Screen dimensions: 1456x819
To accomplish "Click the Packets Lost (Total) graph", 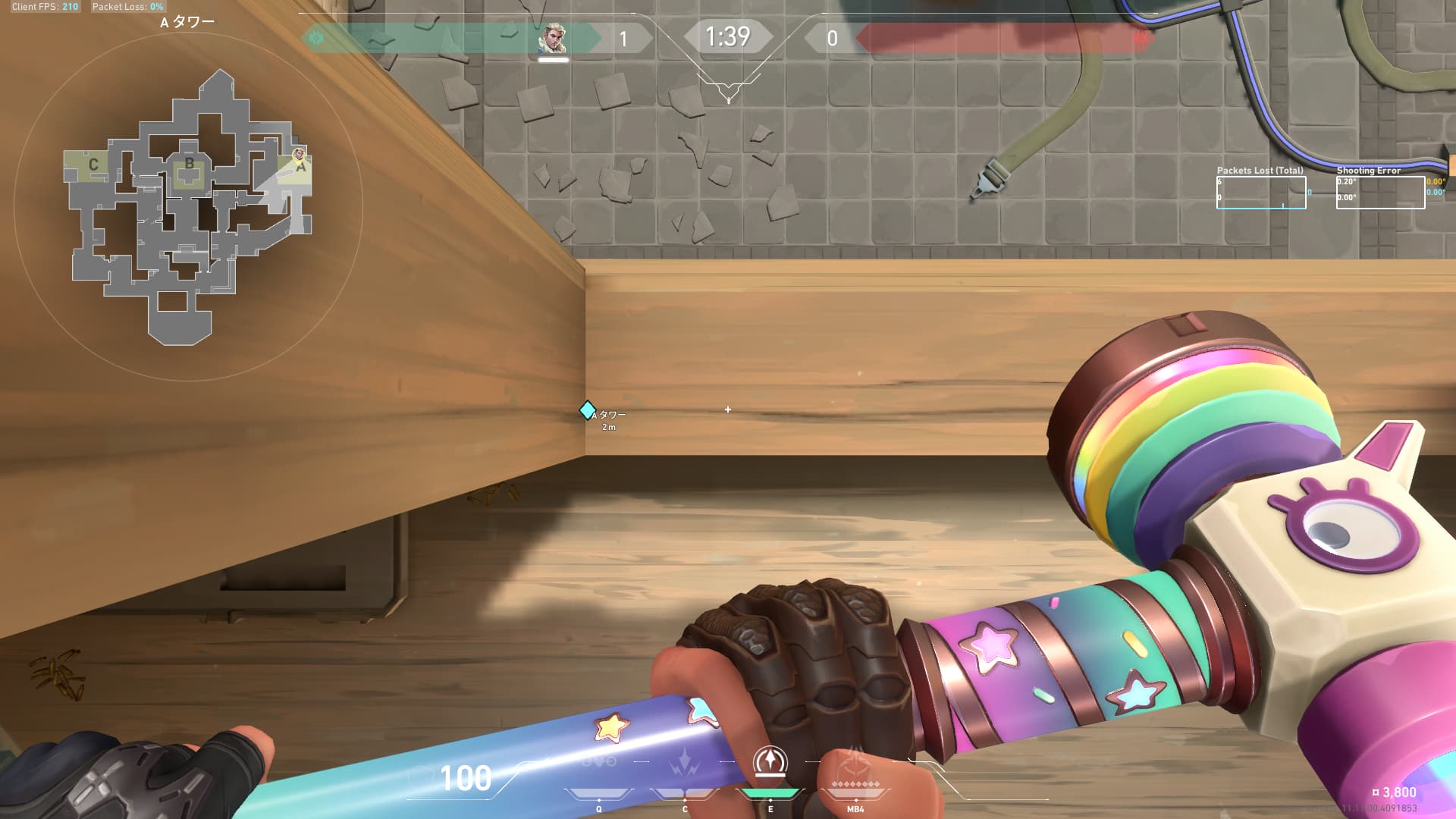I will pos(1261,193).
